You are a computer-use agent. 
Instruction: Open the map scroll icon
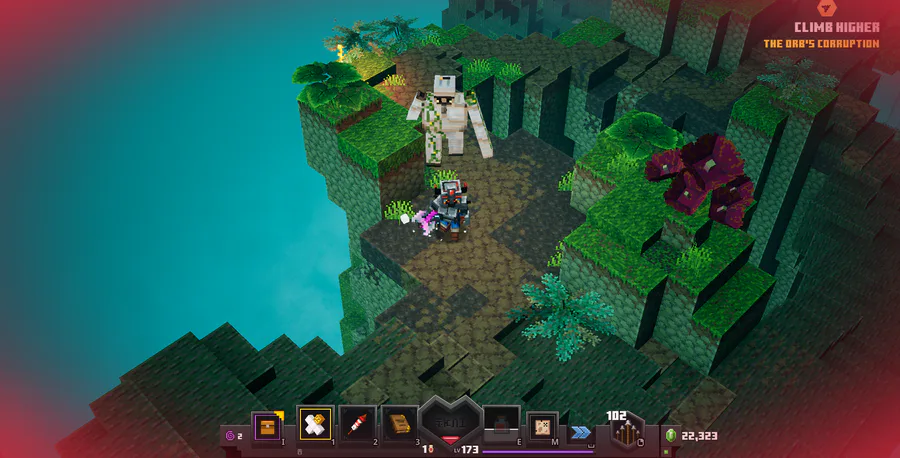[543, 425]
